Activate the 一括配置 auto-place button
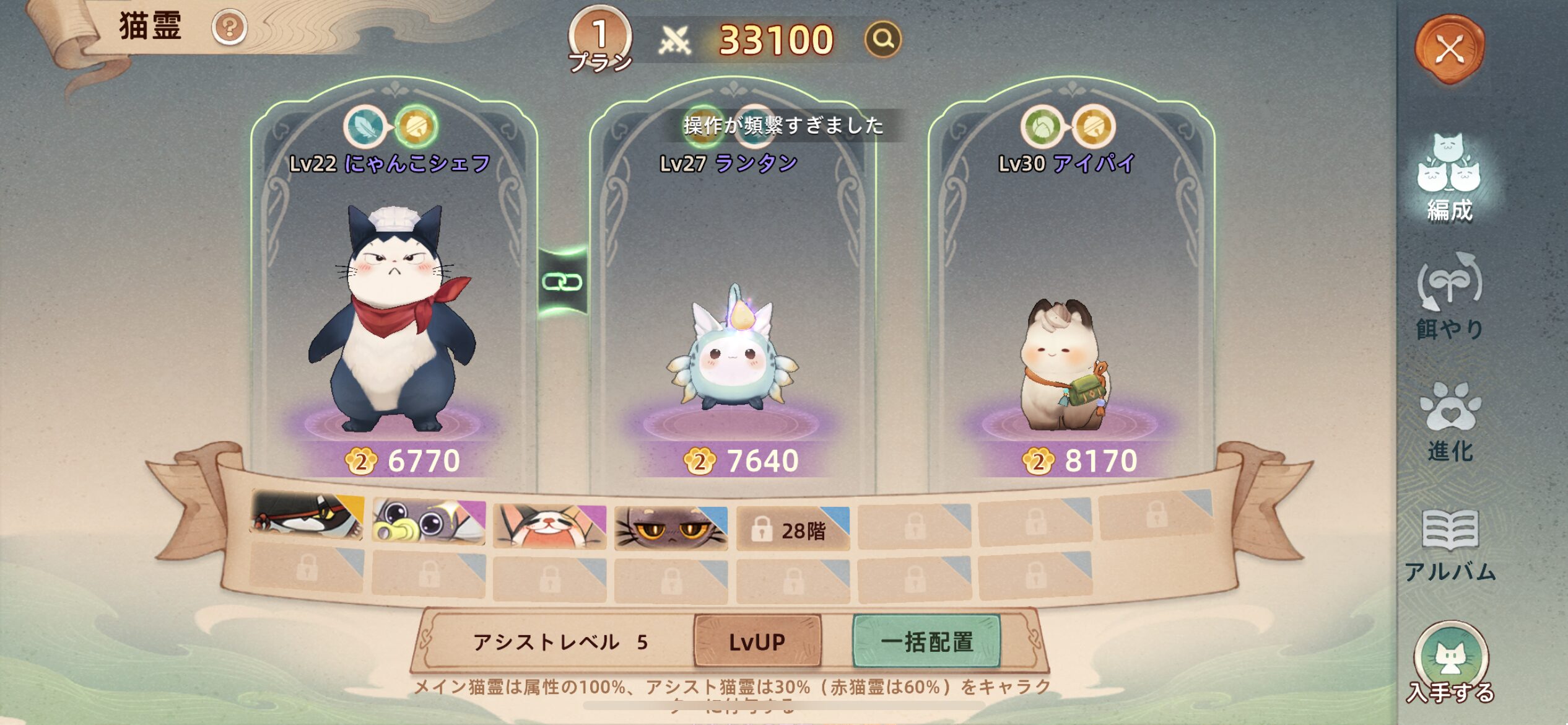This screenshot has width=1568, height=725. click(926, 641)
